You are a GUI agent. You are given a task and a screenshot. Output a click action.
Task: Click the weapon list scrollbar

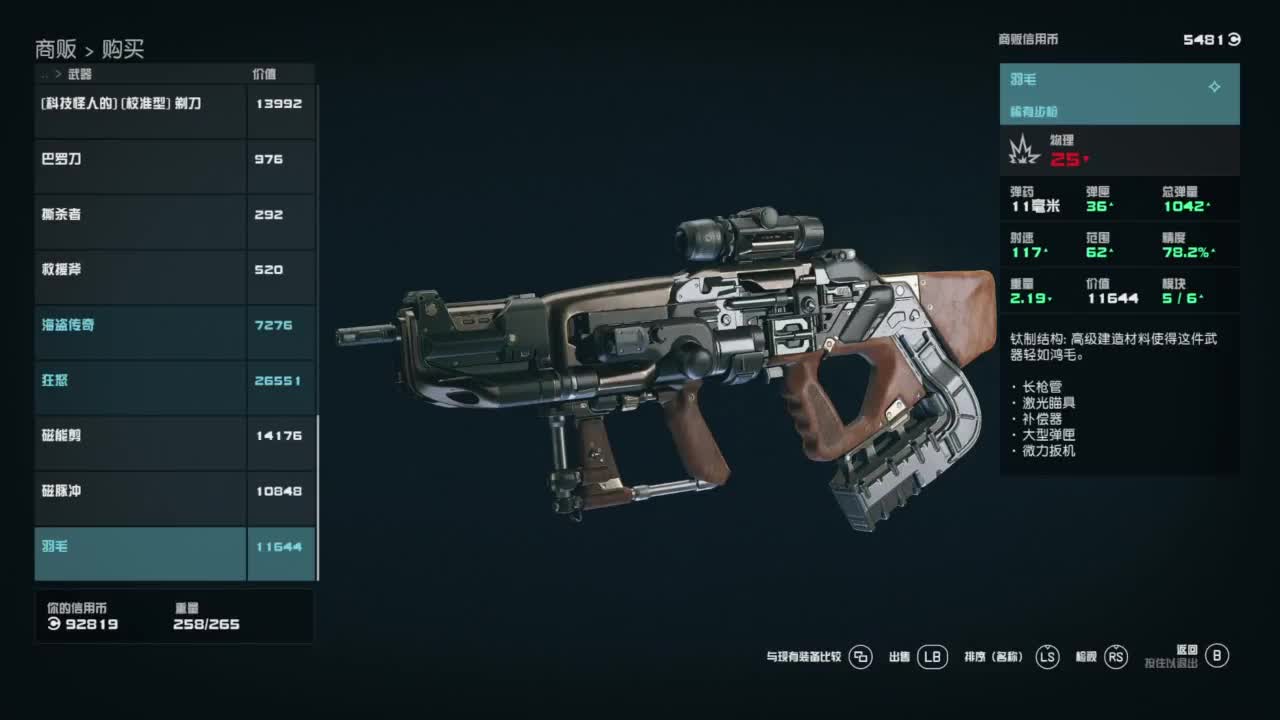point(317,498)
